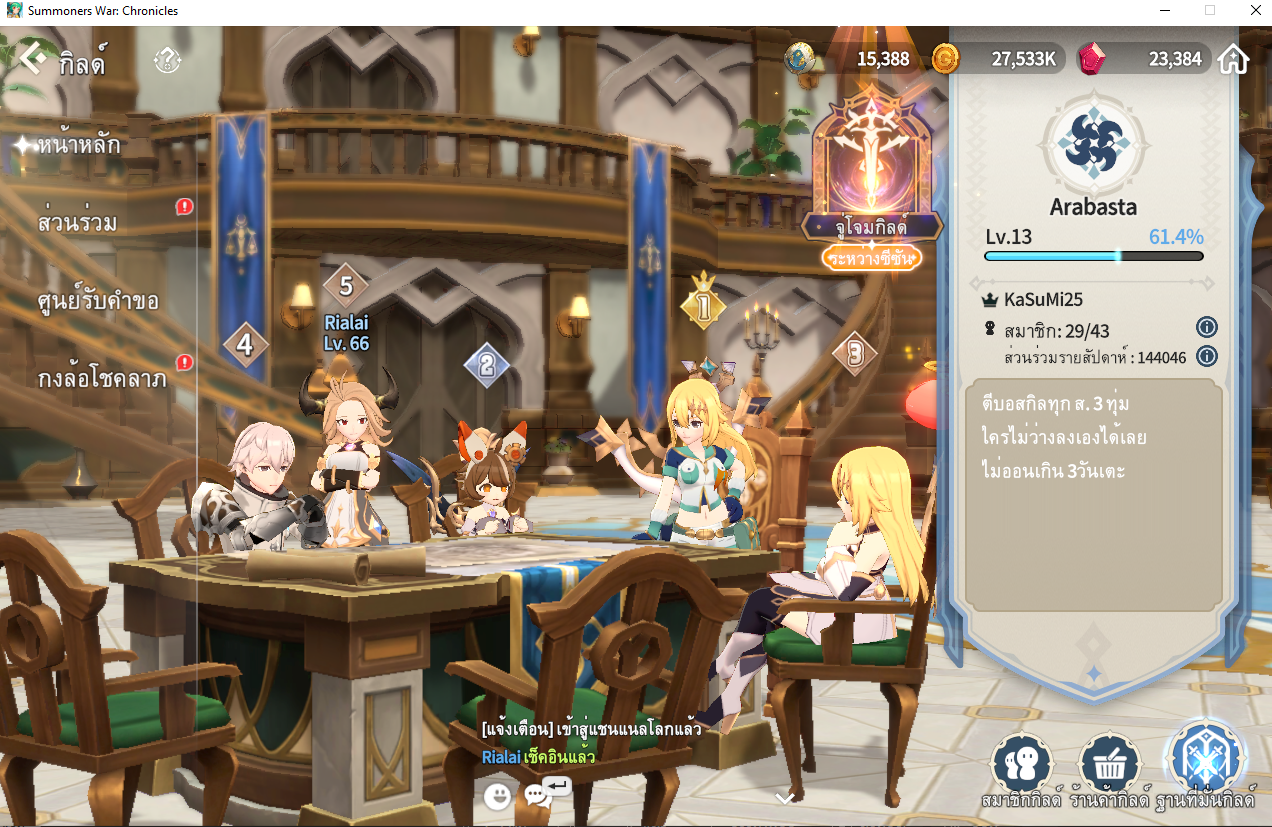
Task: Go back using the arrow beside กิลด์
Action: click(33, 60)
